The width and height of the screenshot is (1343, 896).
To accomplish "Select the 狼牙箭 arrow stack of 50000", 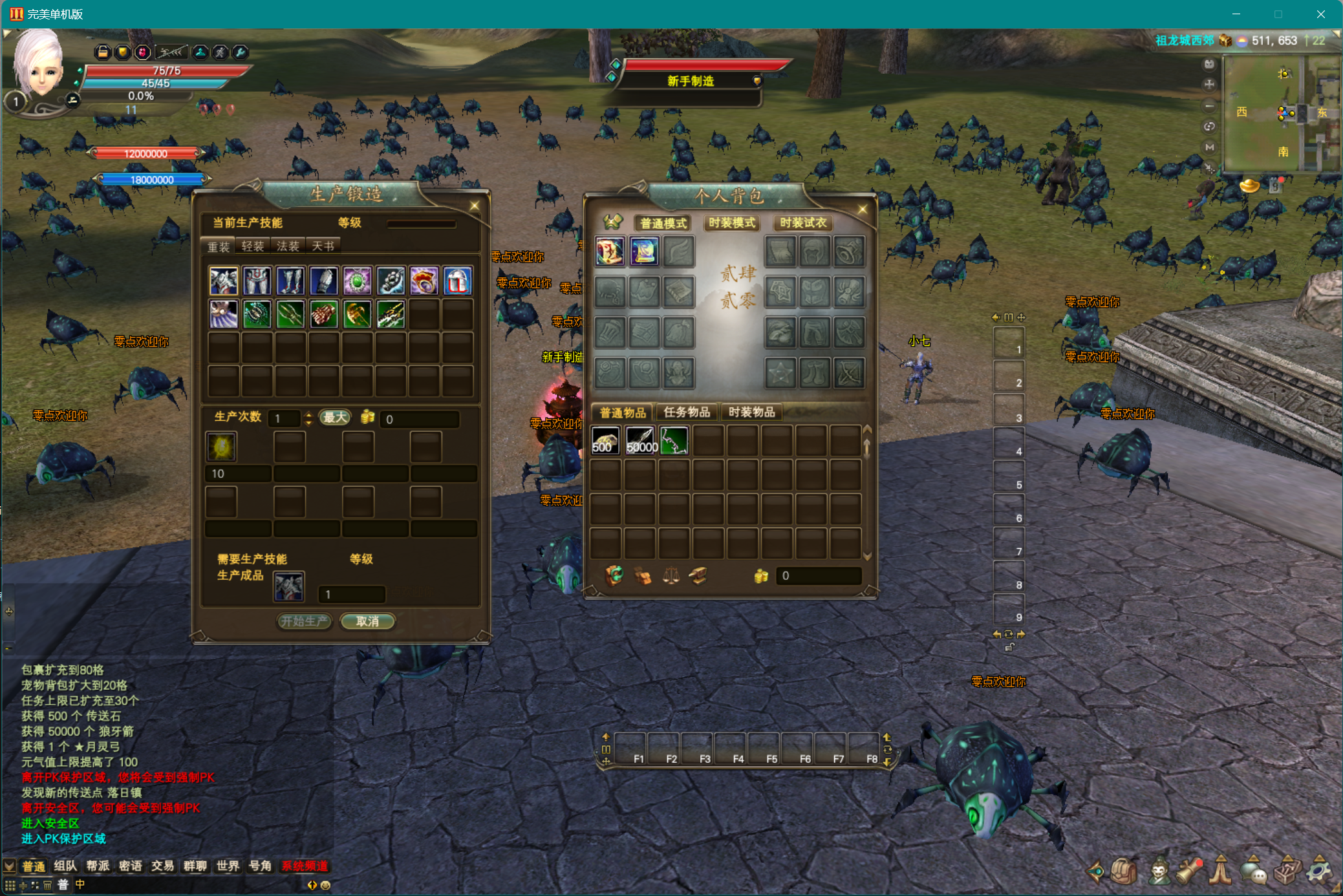I will [x=640, y=441].
